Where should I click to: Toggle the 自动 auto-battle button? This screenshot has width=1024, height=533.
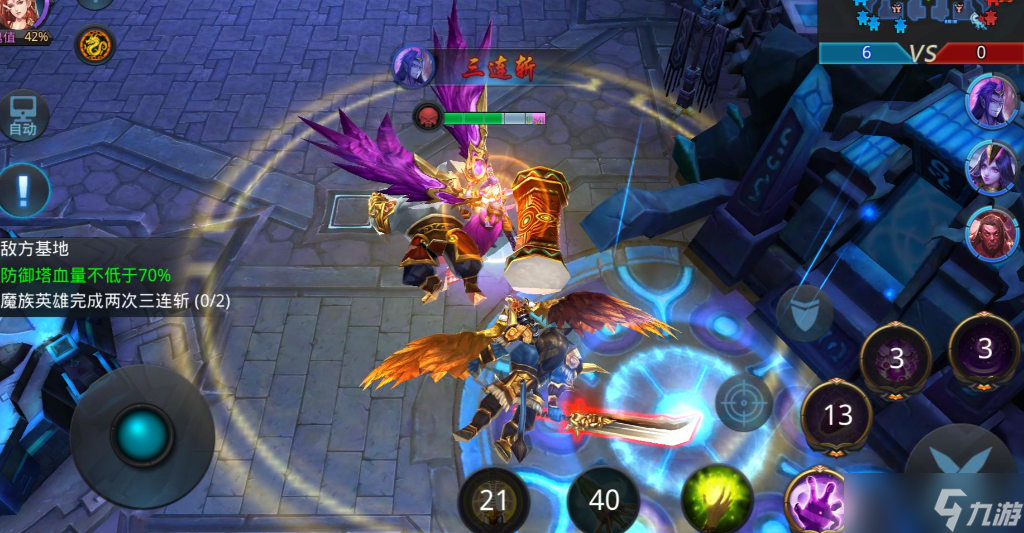point(23,116)
